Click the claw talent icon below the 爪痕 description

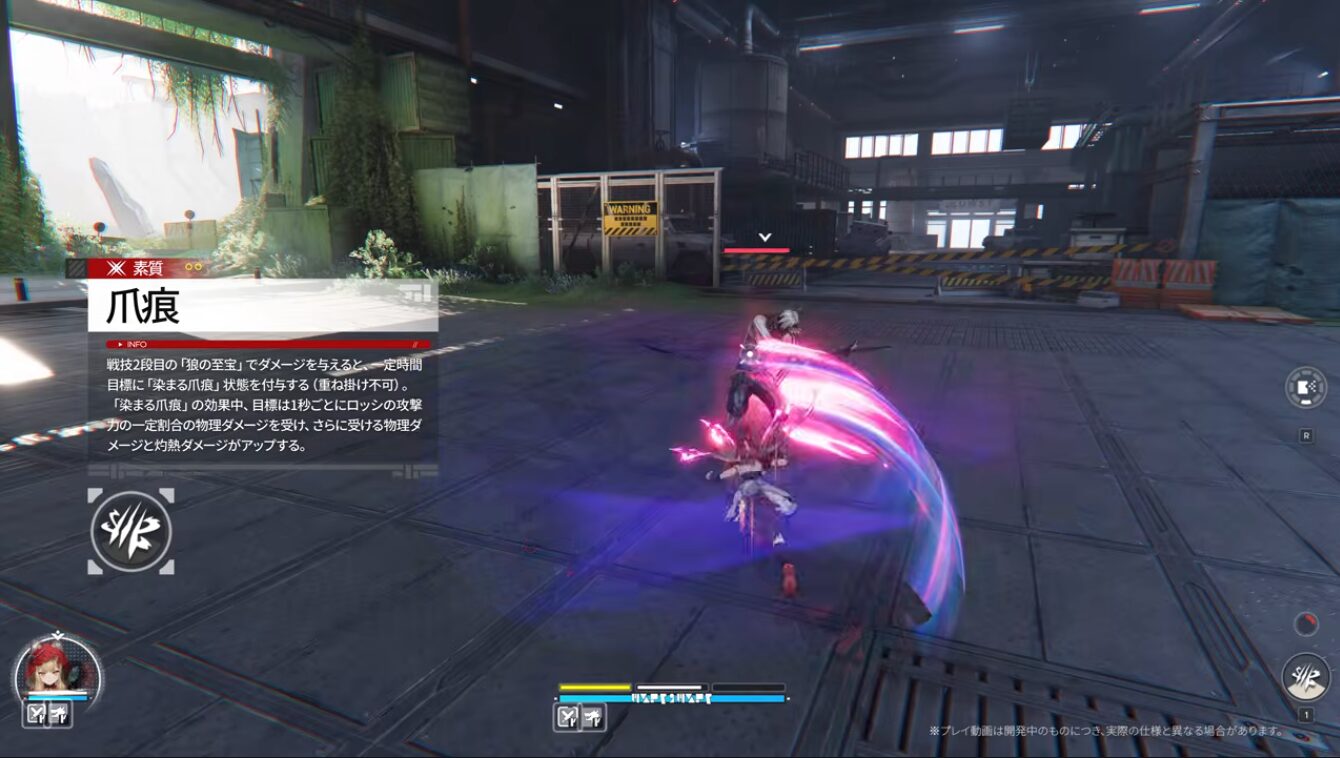point(131,532)
